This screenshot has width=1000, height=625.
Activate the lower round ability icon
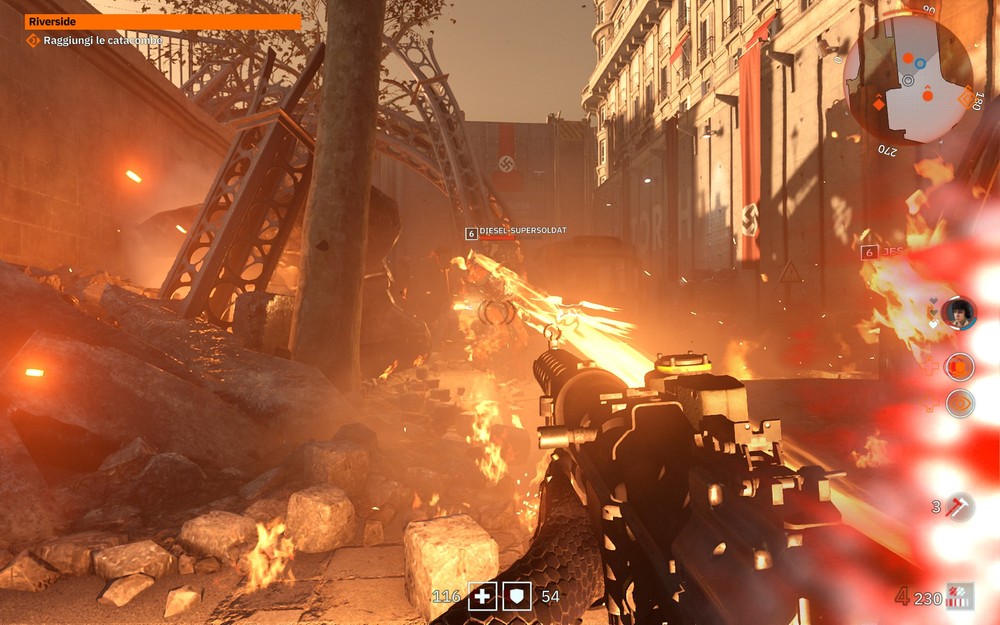(960, 403)
